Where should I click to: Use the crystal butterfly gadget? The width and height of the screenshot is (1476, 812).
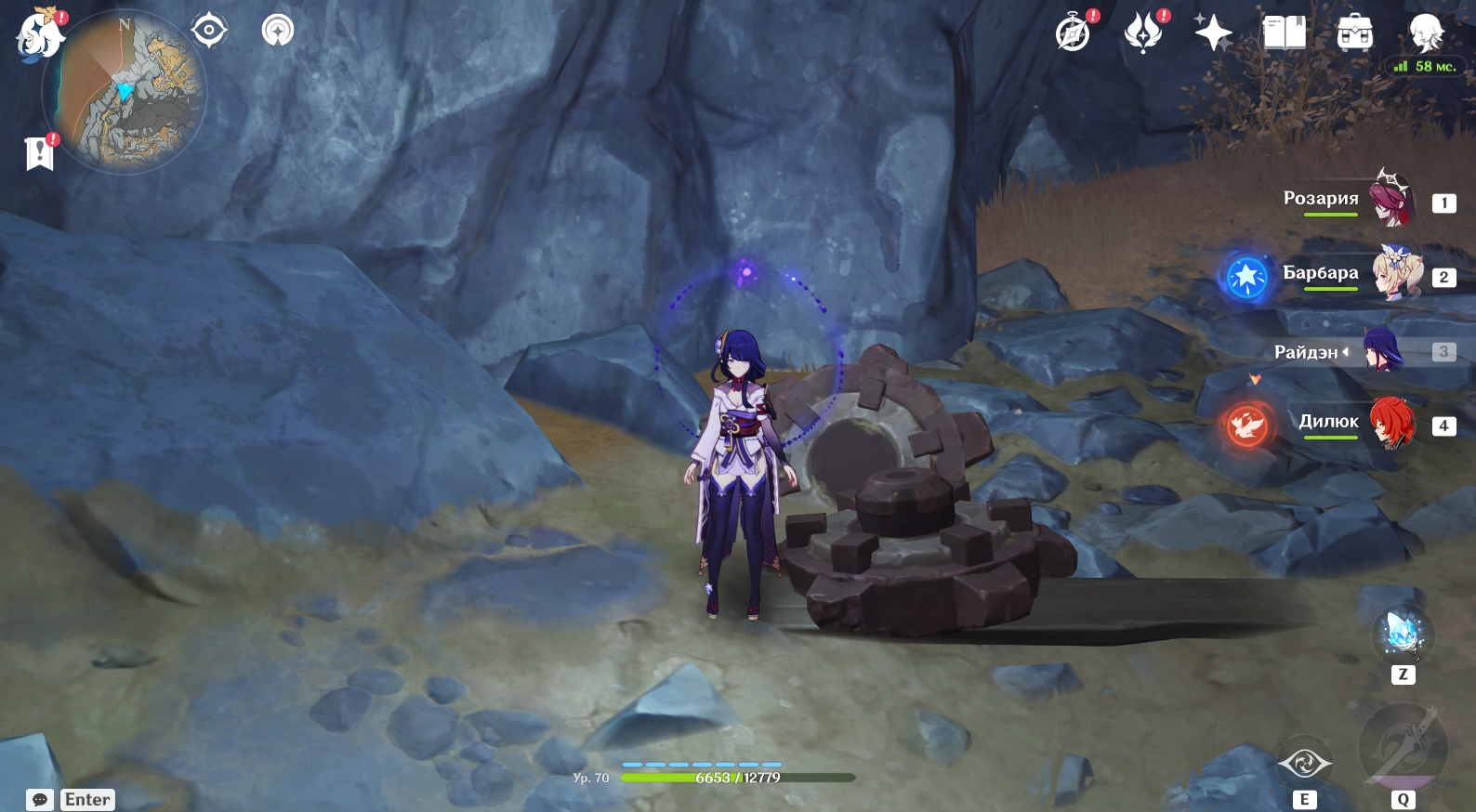pyautogui.click(x=1403, y=633)
